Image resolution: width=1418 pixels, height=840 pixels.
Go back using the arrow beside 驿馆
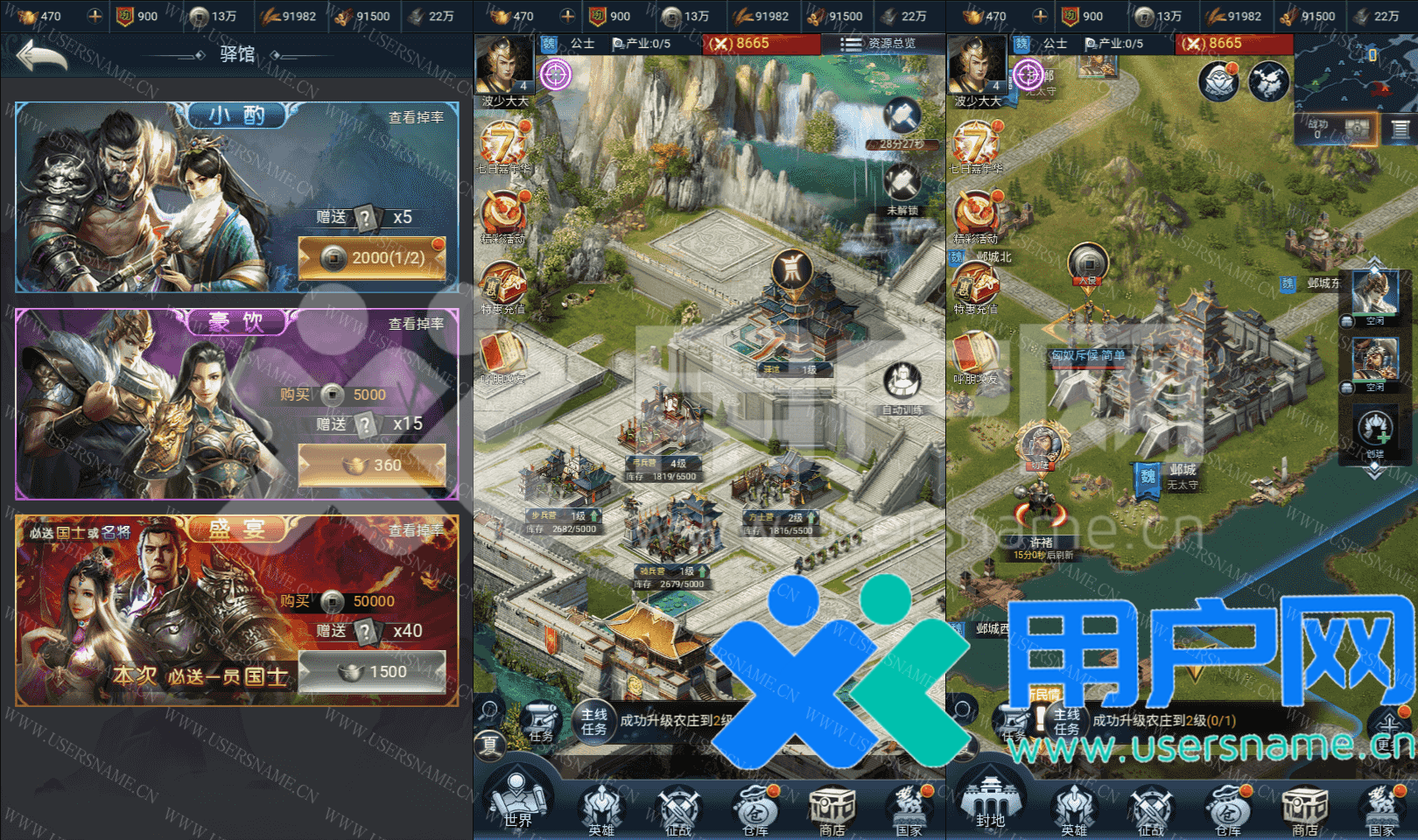(41, 55)
